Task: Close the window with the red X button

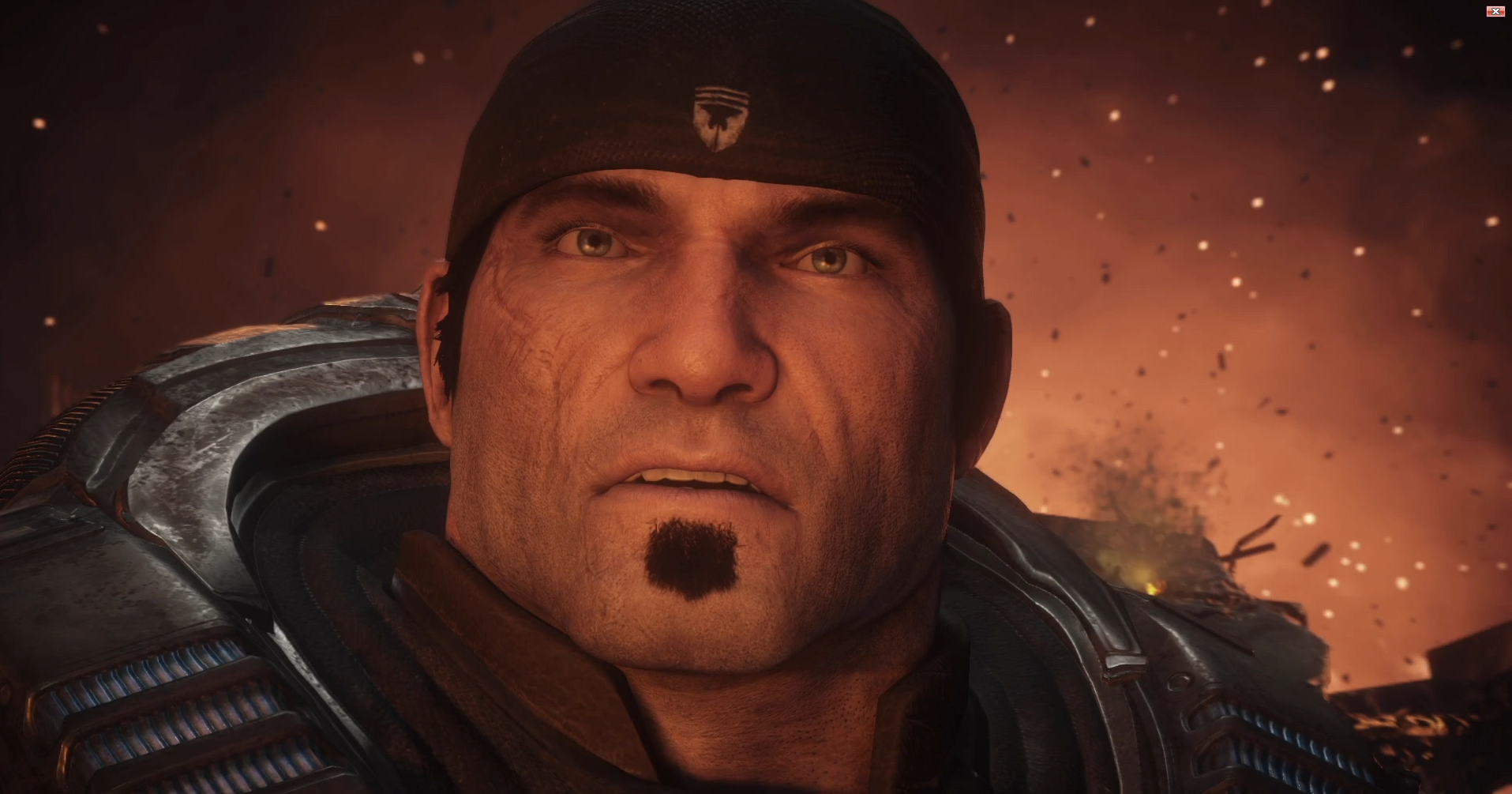Action: (1495, 11)
